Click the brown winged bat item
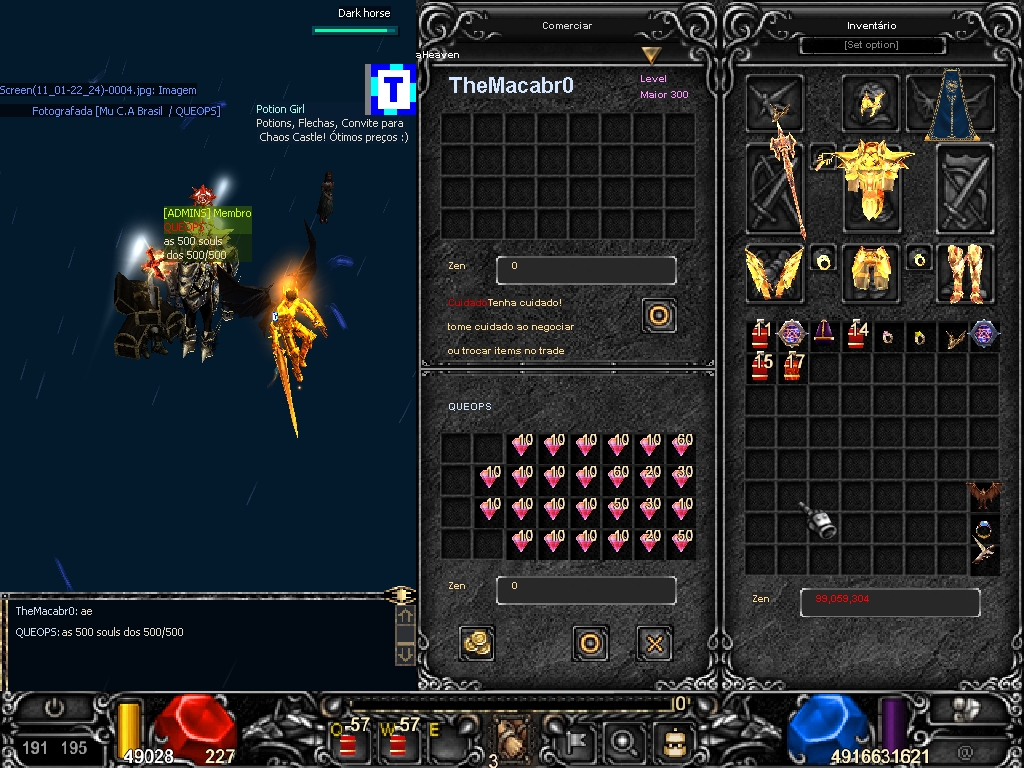 984,495
